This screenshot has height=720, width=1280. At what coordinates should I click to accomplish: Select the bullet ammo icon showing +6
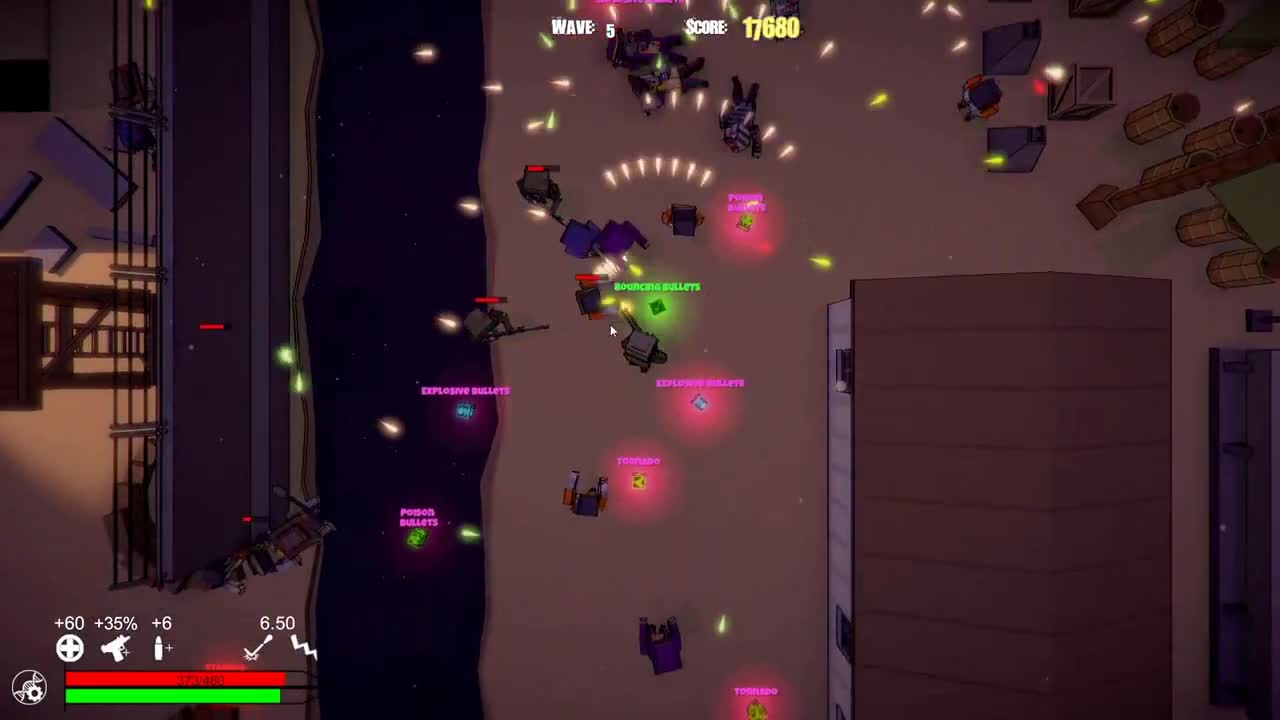click(162, 649)
